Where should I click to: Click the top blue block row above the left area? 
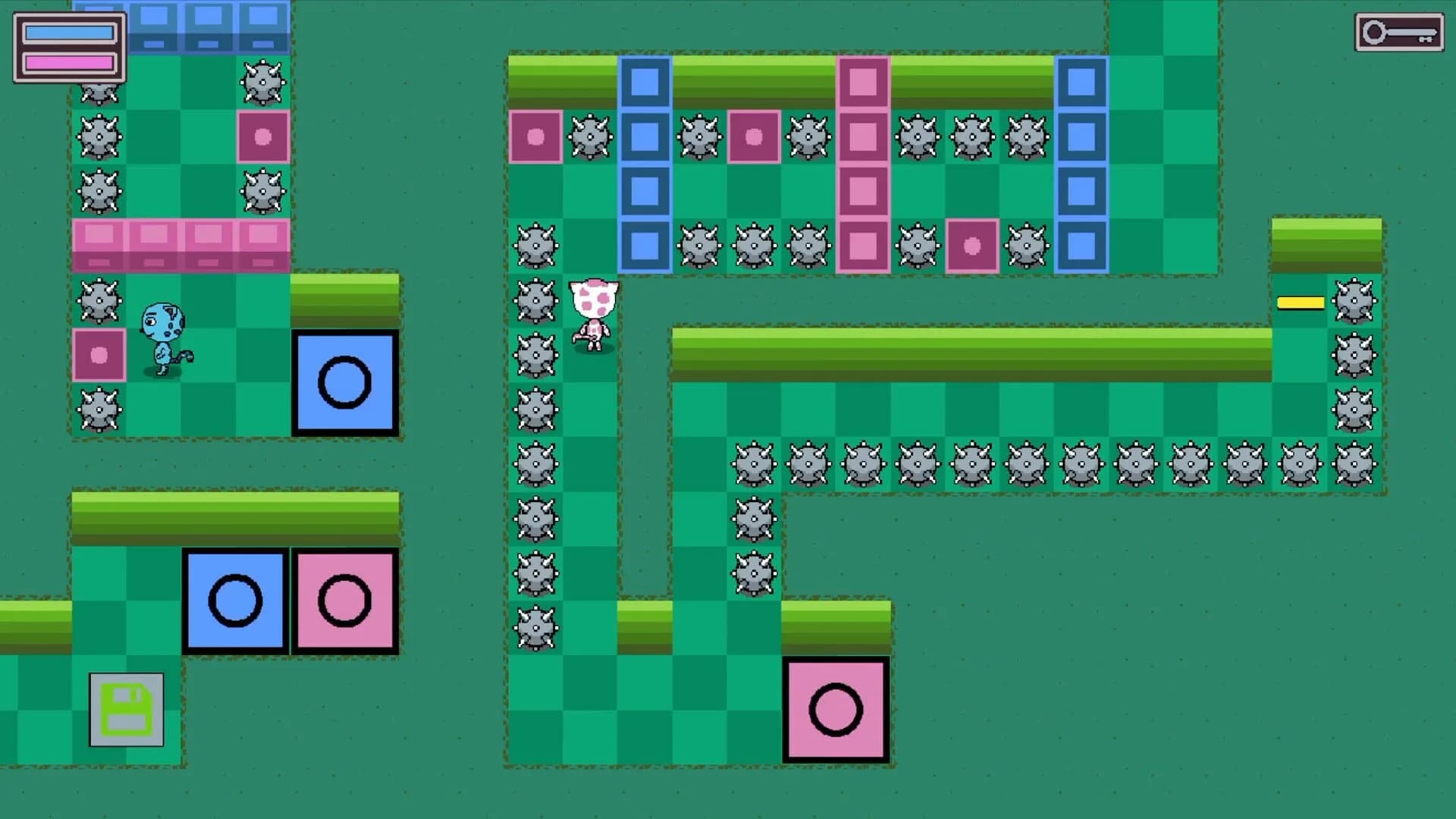point(210,27)
